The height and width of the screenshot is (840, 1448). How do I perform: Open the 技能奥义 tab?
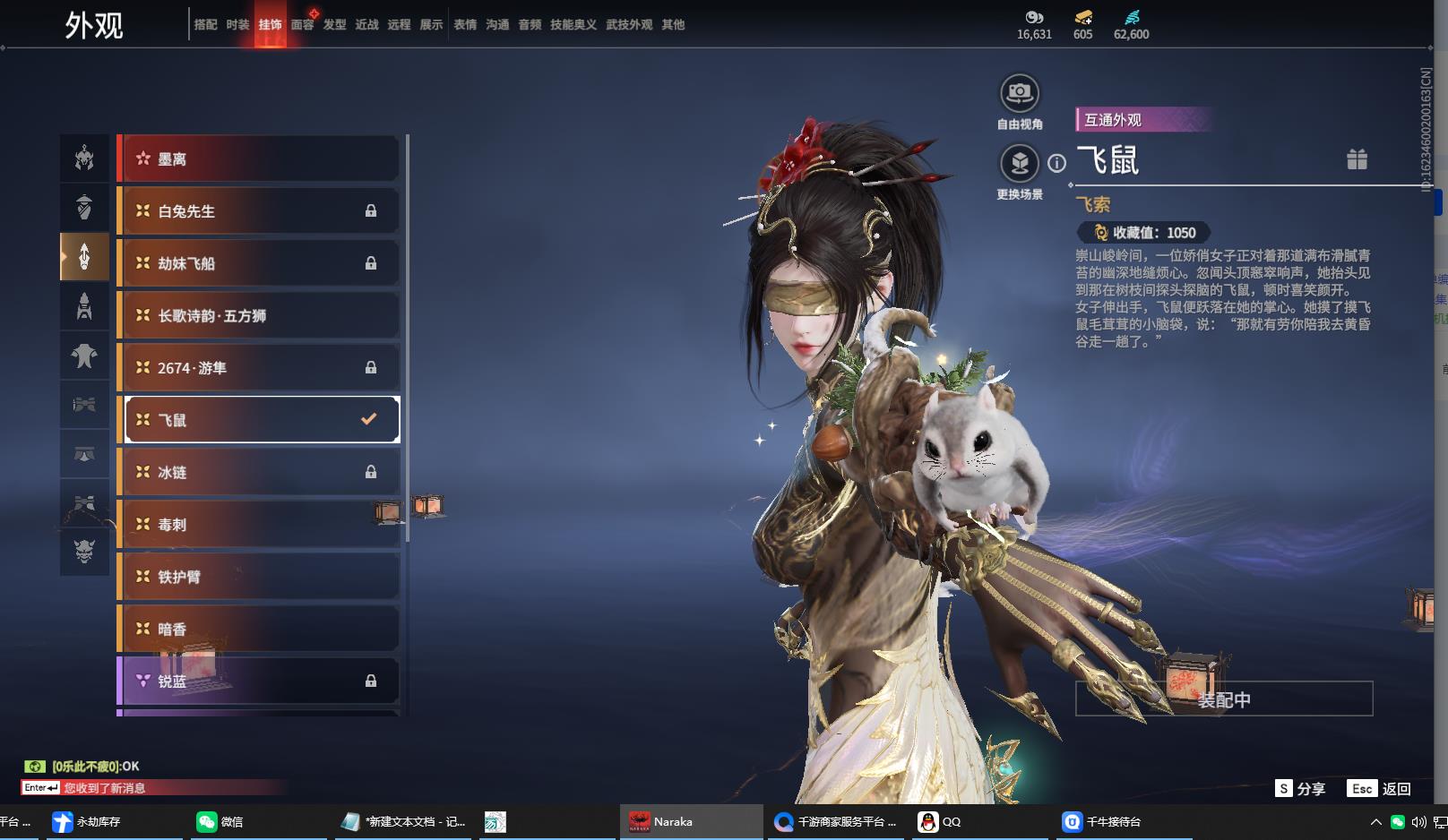(x=573, y=25)
